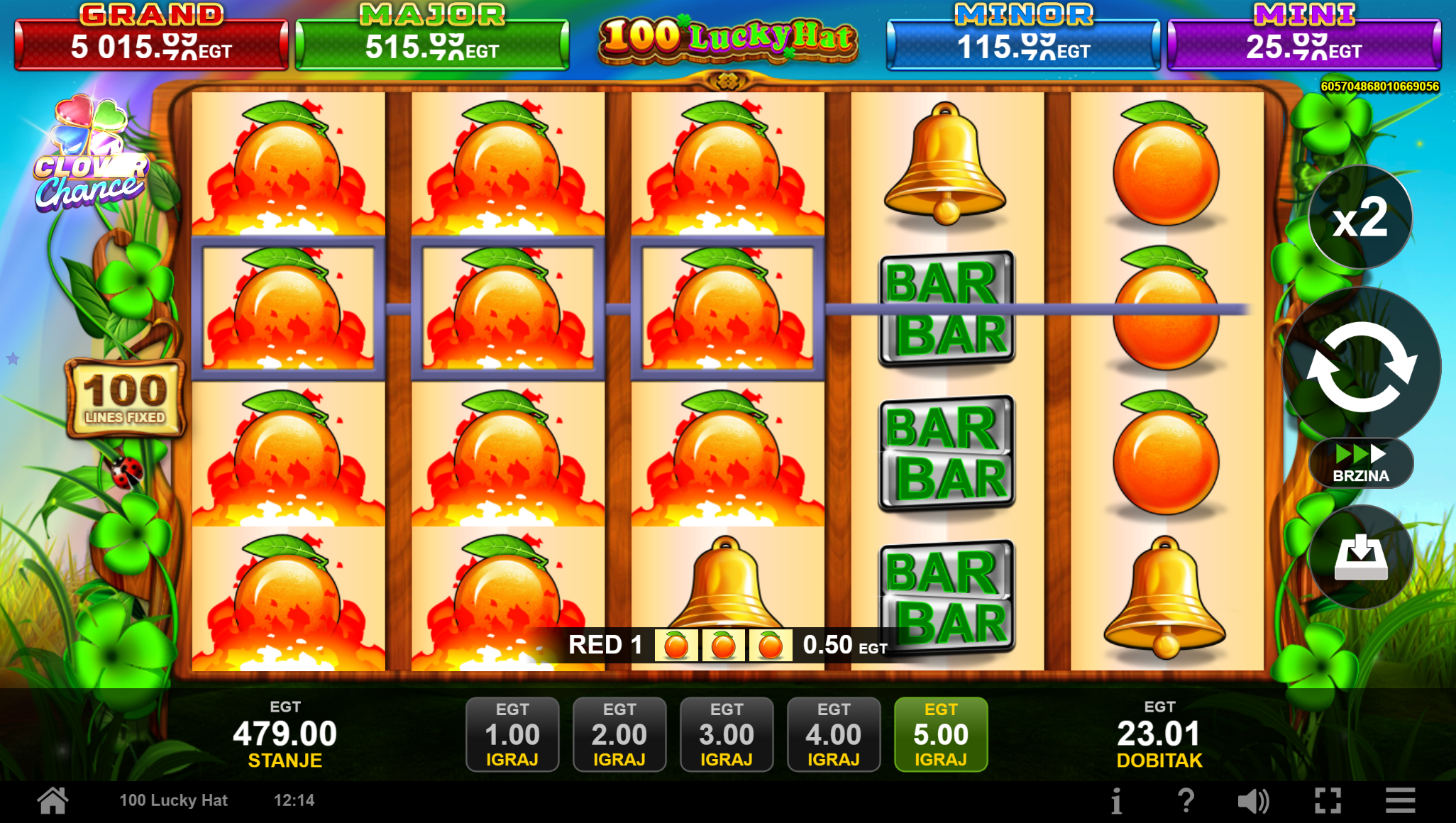Play with the highlighted 5.00 EGT bet

941,734
